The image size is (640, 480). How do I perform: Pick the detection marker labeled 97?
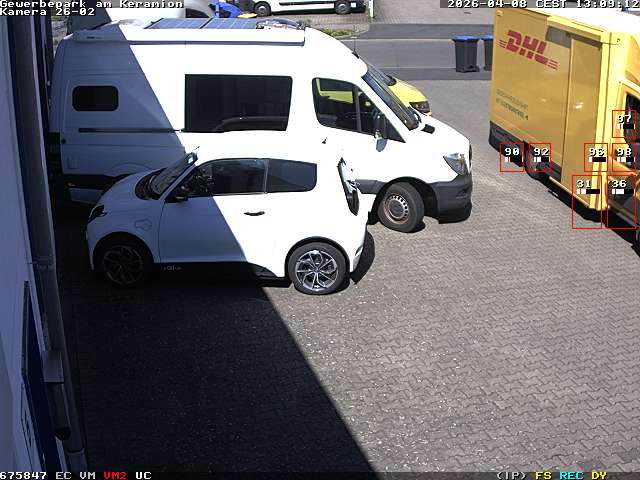[625, 123]
